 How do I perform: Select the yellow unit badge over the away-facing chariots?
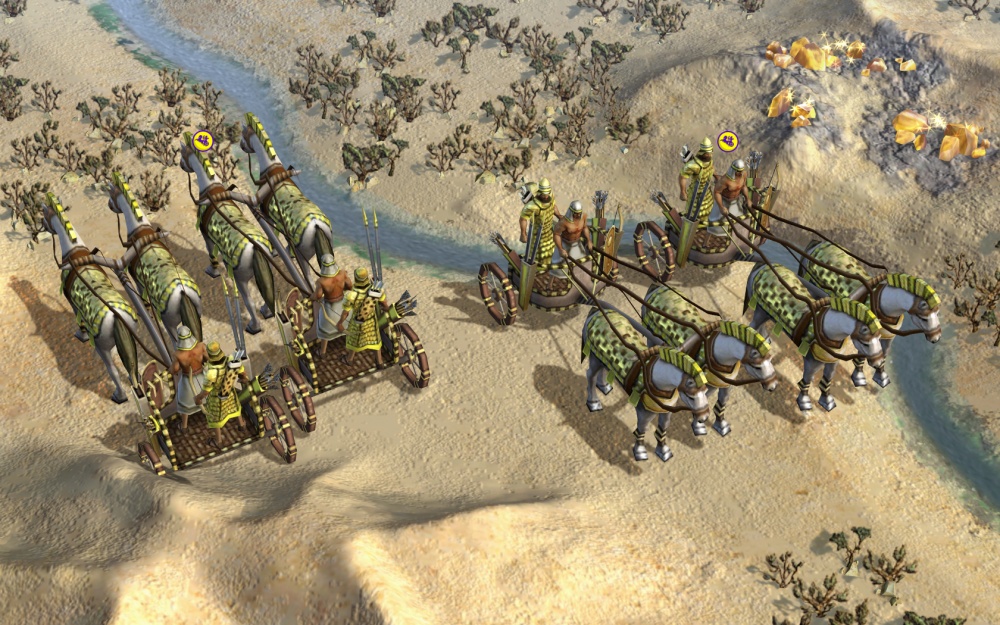tap(203, 139)
